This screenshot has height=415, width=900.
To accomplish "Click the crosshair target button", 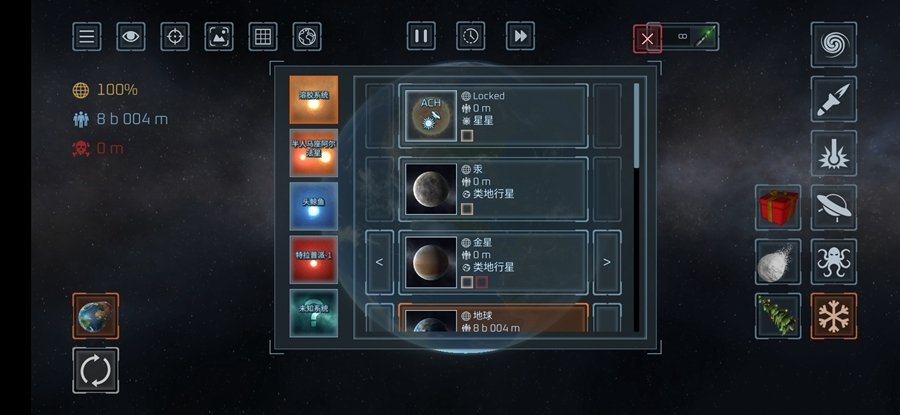I will click(x=175, y=37).
